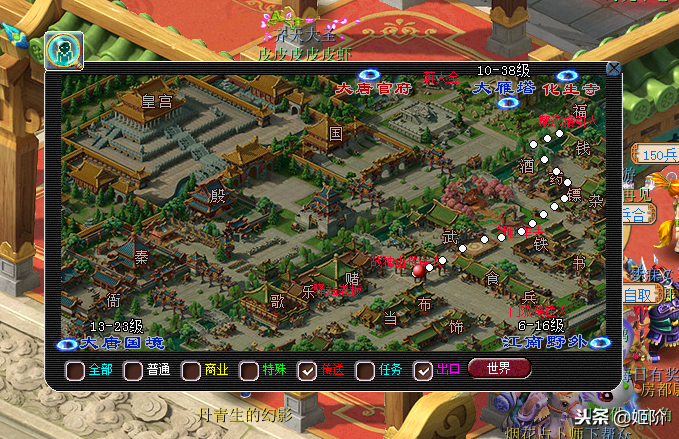Check the 商业 filter checkbox
Screen dimensions: 679x439
coord(191,370)
